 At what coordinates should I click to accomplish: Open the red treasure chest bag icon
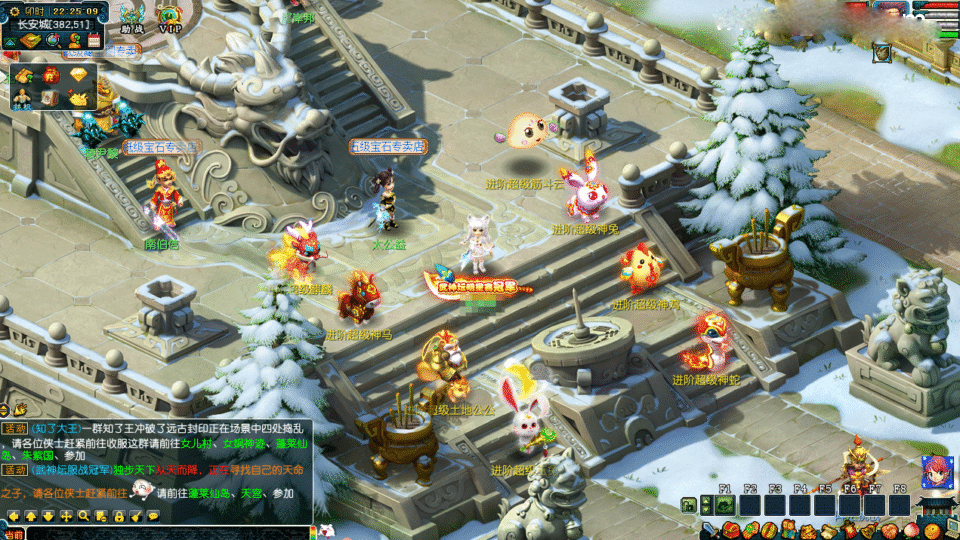731,529
